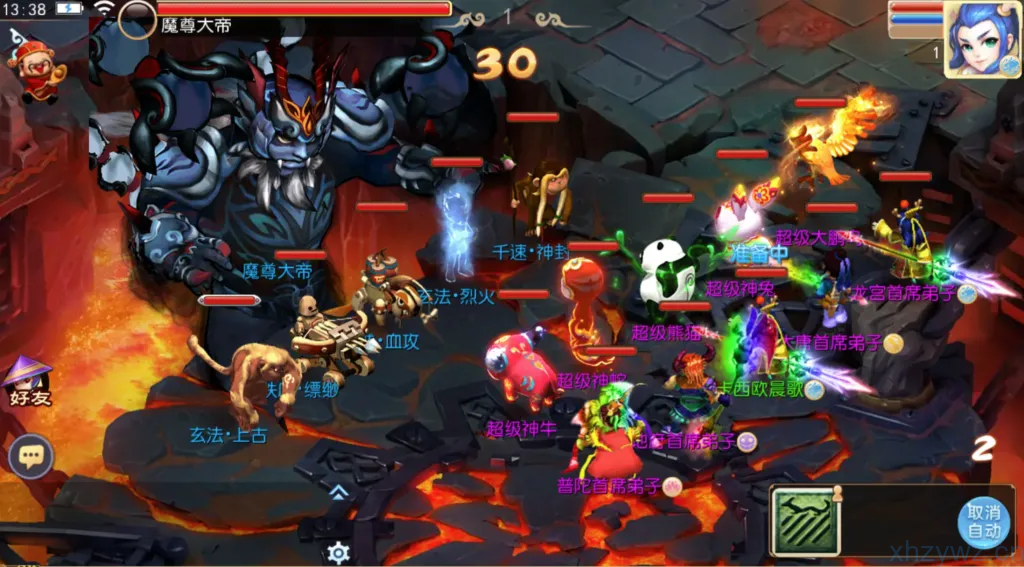Viewport: 1024px width, 567px height.
Task: Tap the 取消自动 cancel-auto button
Action: [x=983, y=521]
